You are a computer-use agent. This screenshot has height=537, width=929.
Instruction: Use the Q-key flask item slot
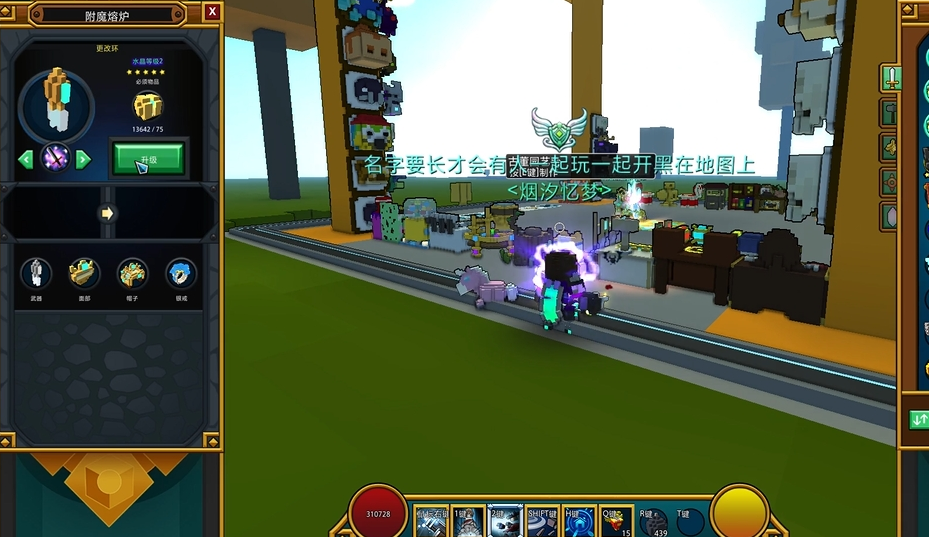pos(616,520)
